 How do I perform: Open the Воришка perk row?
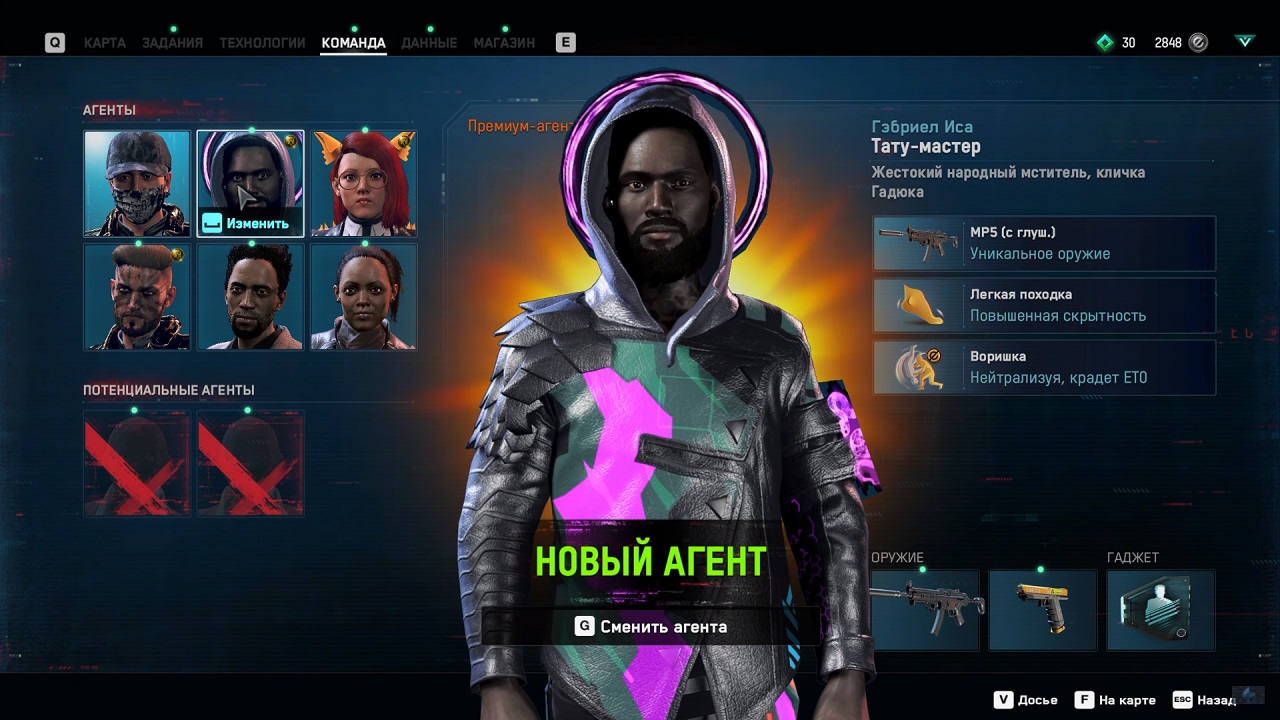pos(1044,367)
